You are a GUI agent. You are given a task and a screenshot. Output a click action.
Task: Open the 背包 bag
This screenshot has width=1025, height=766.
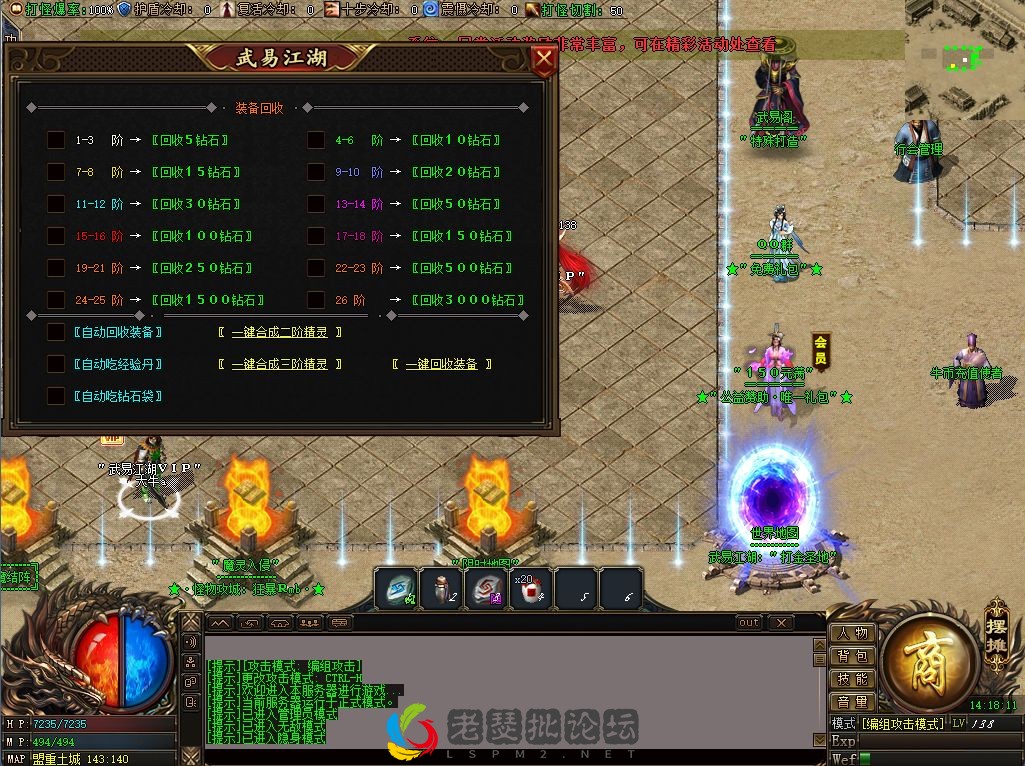(x=852, y=656)
